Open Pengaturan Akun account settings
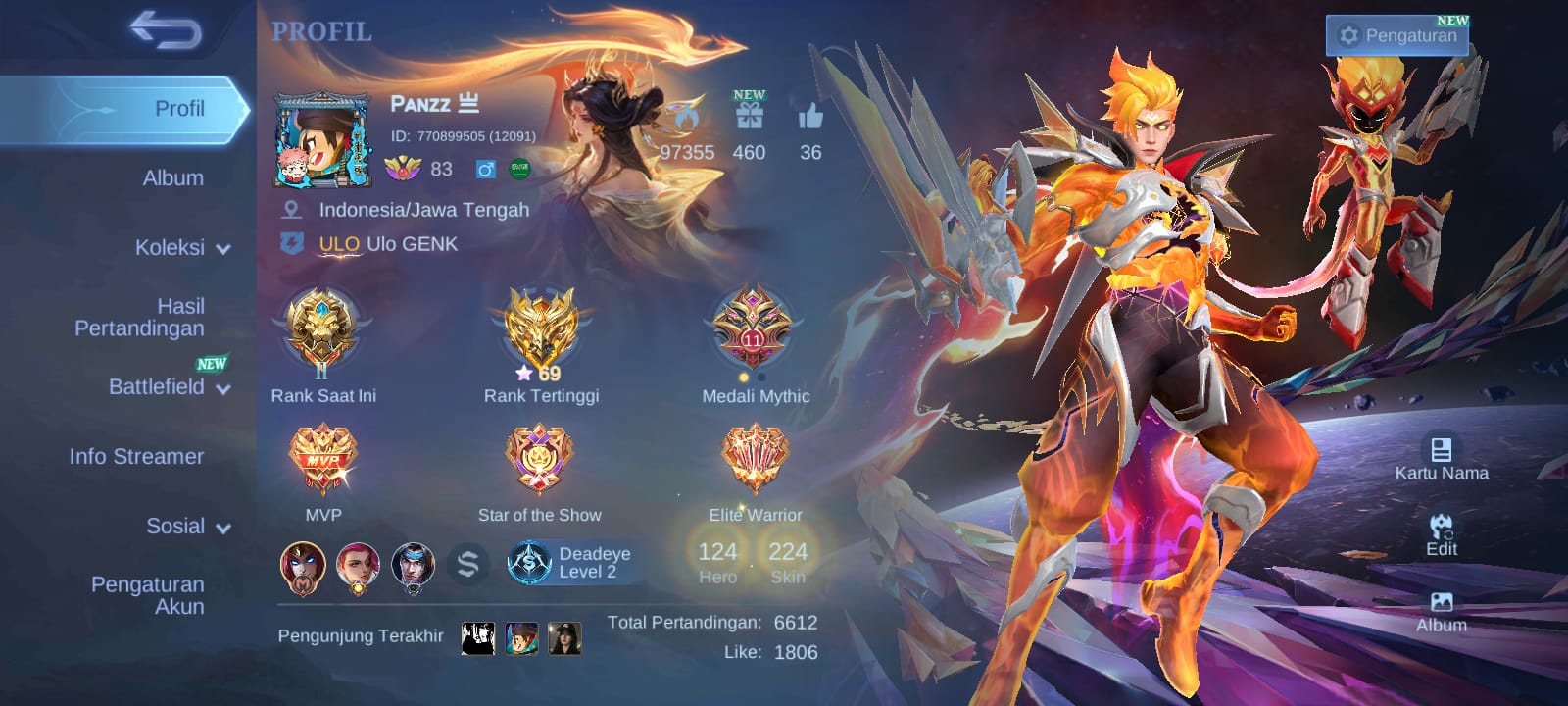Image resolution: width=1568 pixels, height=706 pixels. [x=148, y=595]
